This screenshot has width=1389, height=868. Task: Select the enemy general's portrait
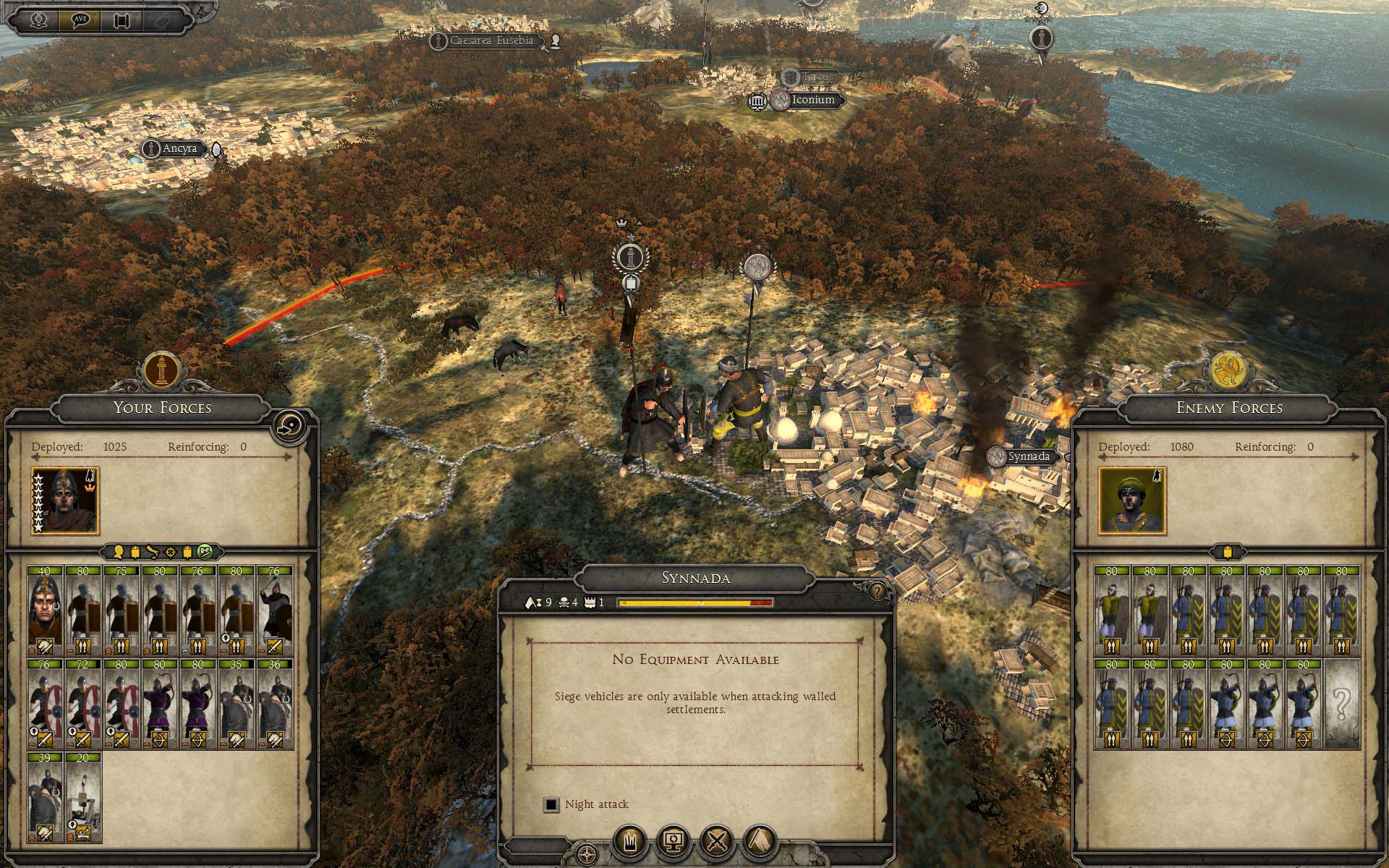(x=1132, y=500)
